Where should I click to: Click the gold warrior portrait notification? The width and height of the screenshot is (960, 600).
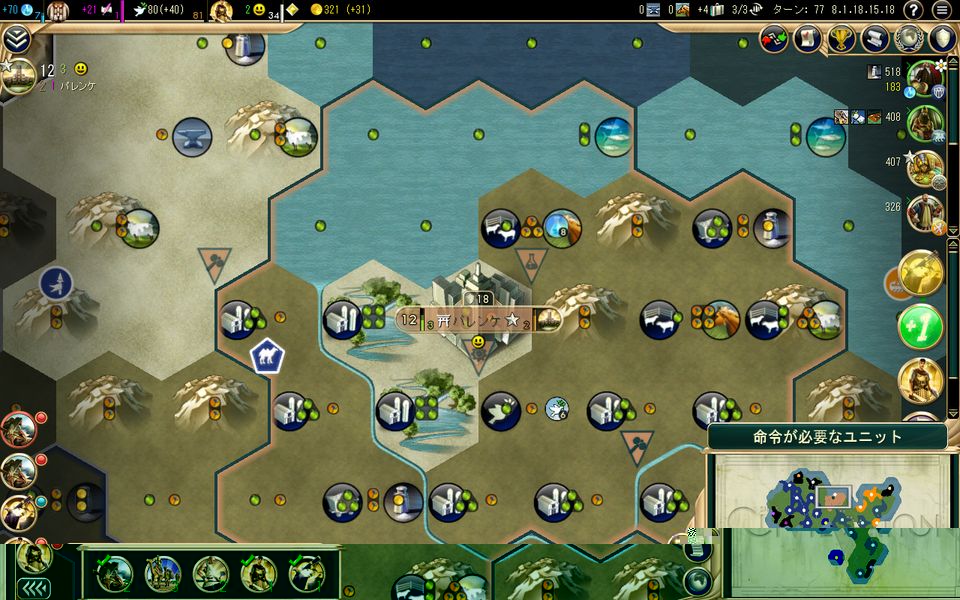click(x=921, y=380)
